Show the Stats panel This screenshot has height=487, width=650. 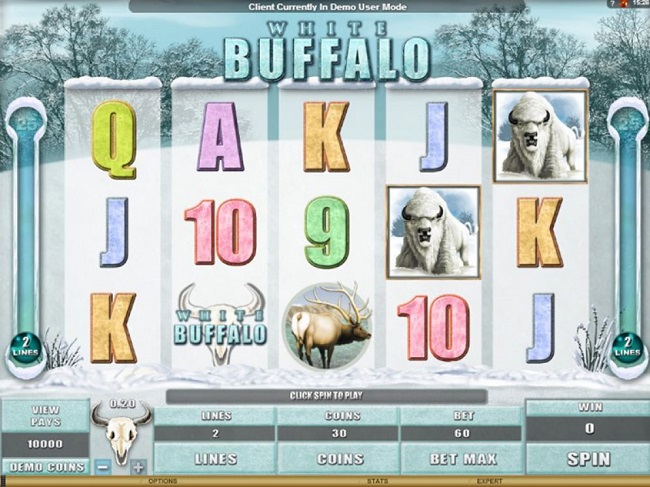(x=377, y=482)
